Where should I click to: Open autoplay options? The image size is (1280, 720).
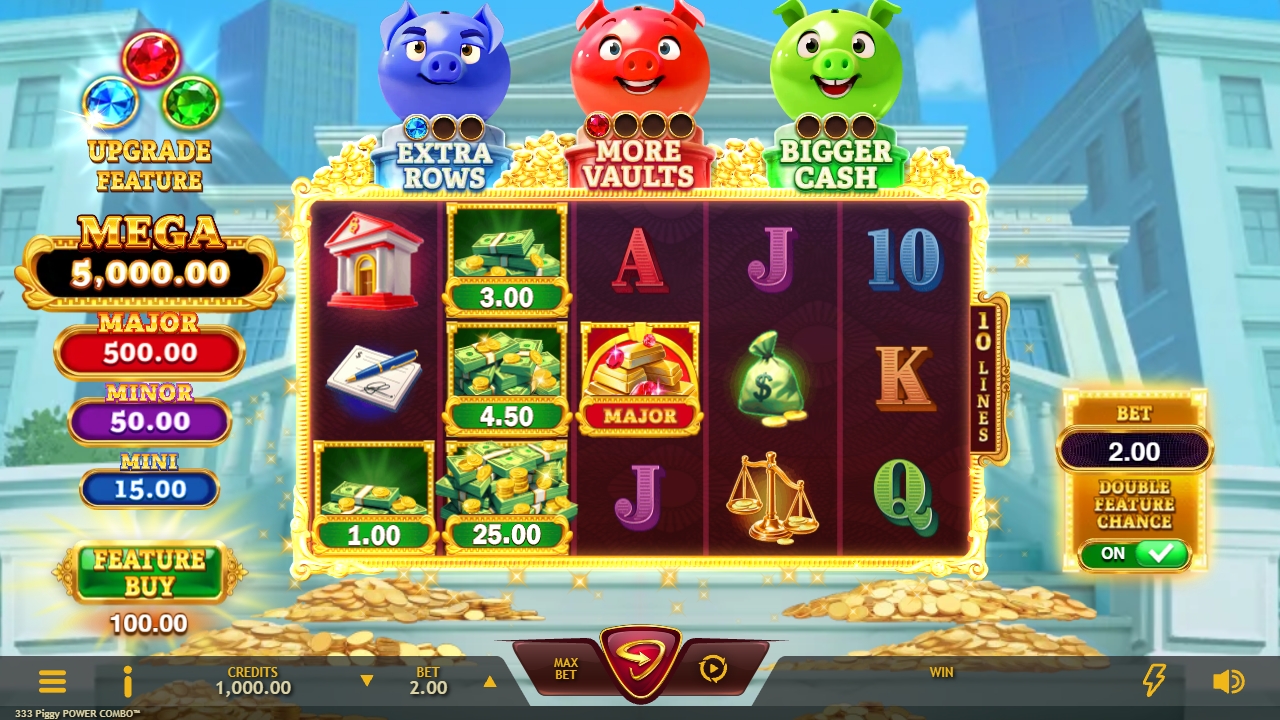pyautogui.click(x=713, y=668)
